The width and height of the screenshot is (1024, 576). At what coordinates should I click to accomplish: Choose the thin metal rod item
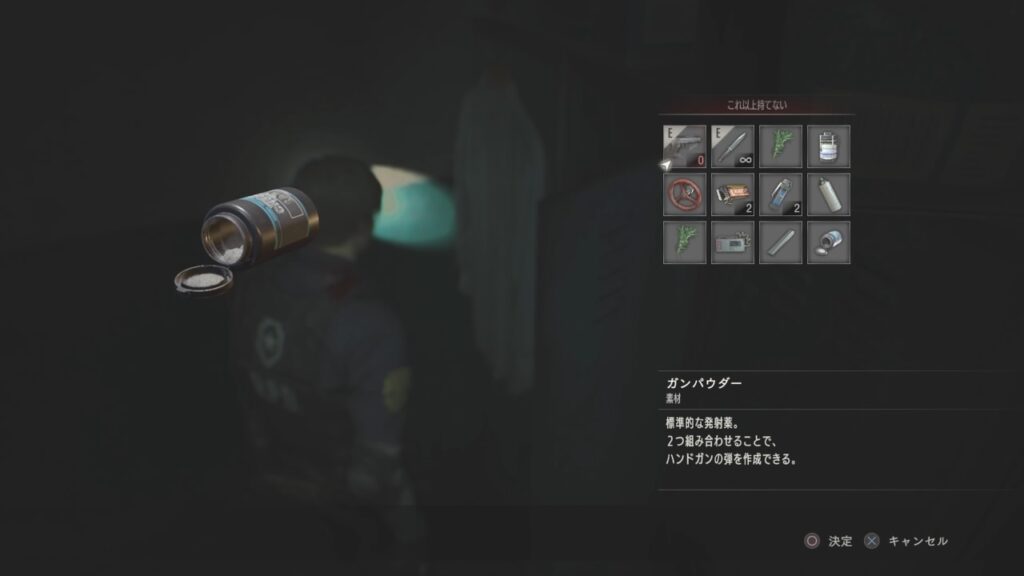tap(780, 243)
